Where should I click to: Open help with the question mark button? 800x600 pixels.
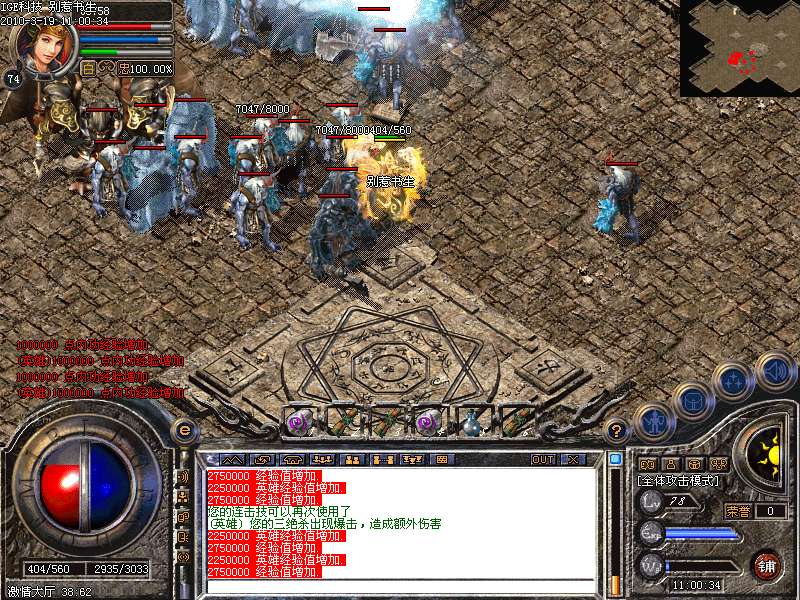tap(618, 431)
